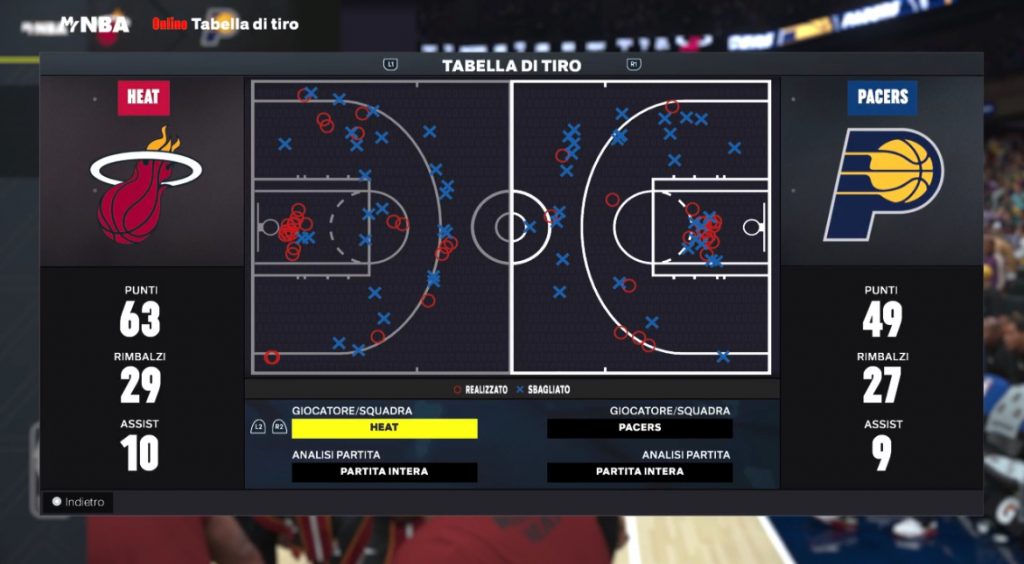Go back with the Indietro button
The height and width of the screenshot is (564, 1024).
click(78, 502)
